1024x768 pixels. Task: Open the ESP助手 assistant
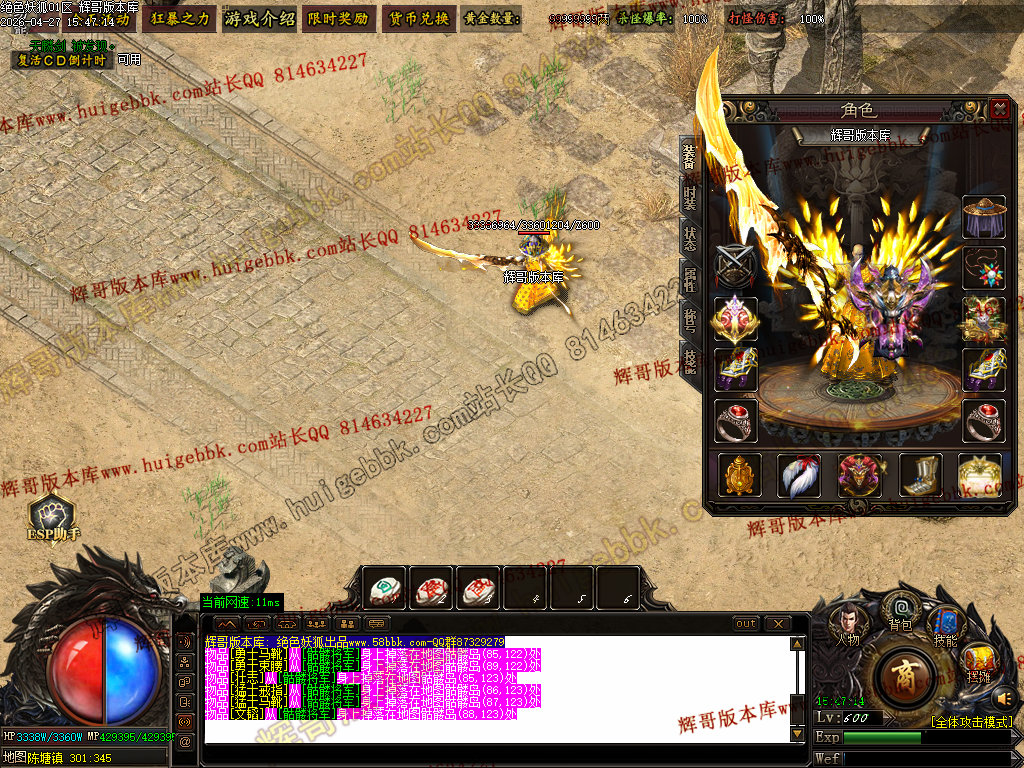point(50,516)
